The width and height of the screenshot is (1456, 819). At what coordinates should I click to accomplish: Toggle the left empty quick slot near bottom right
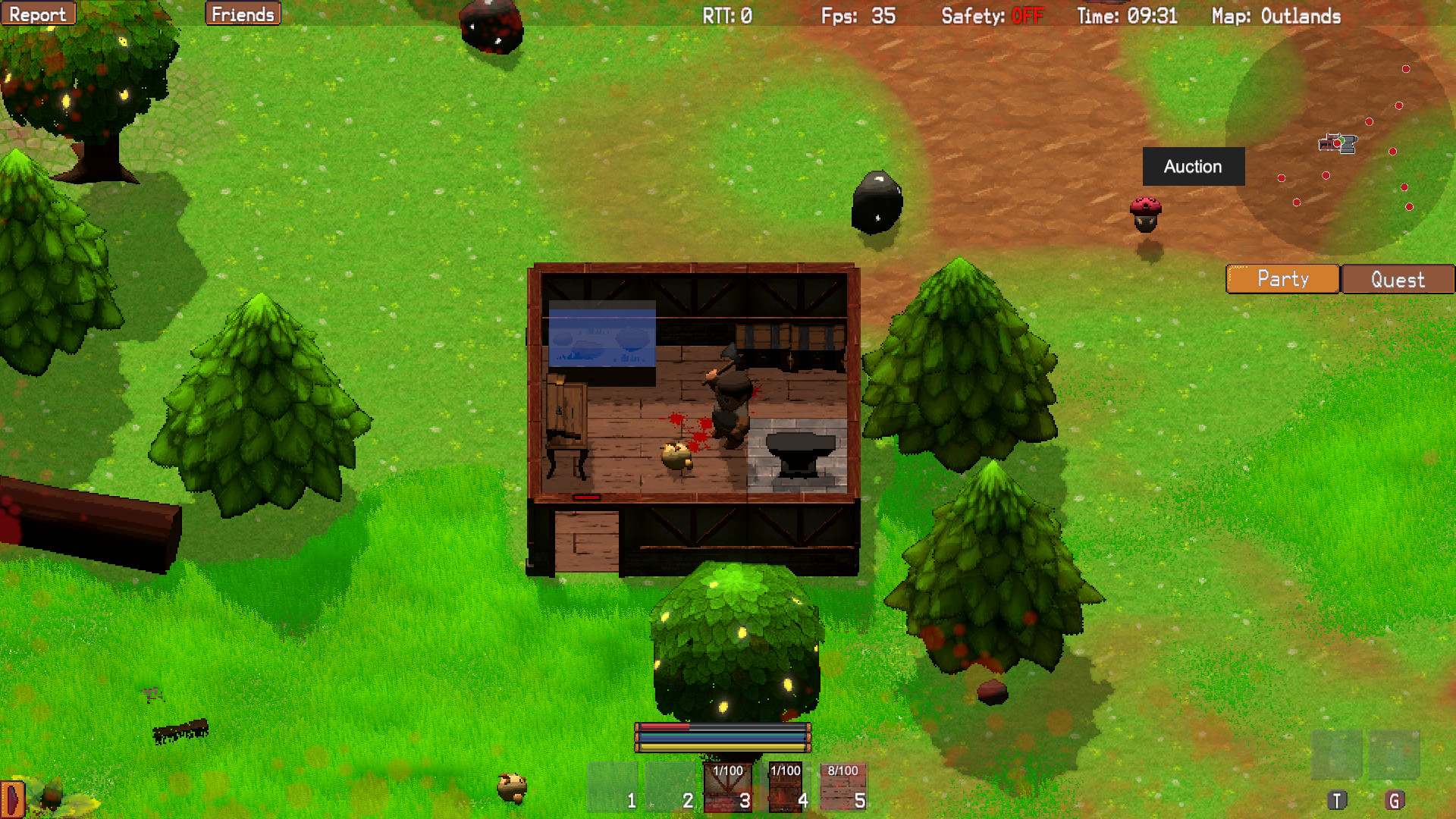pyautogui.click(x=1337, y=756)
